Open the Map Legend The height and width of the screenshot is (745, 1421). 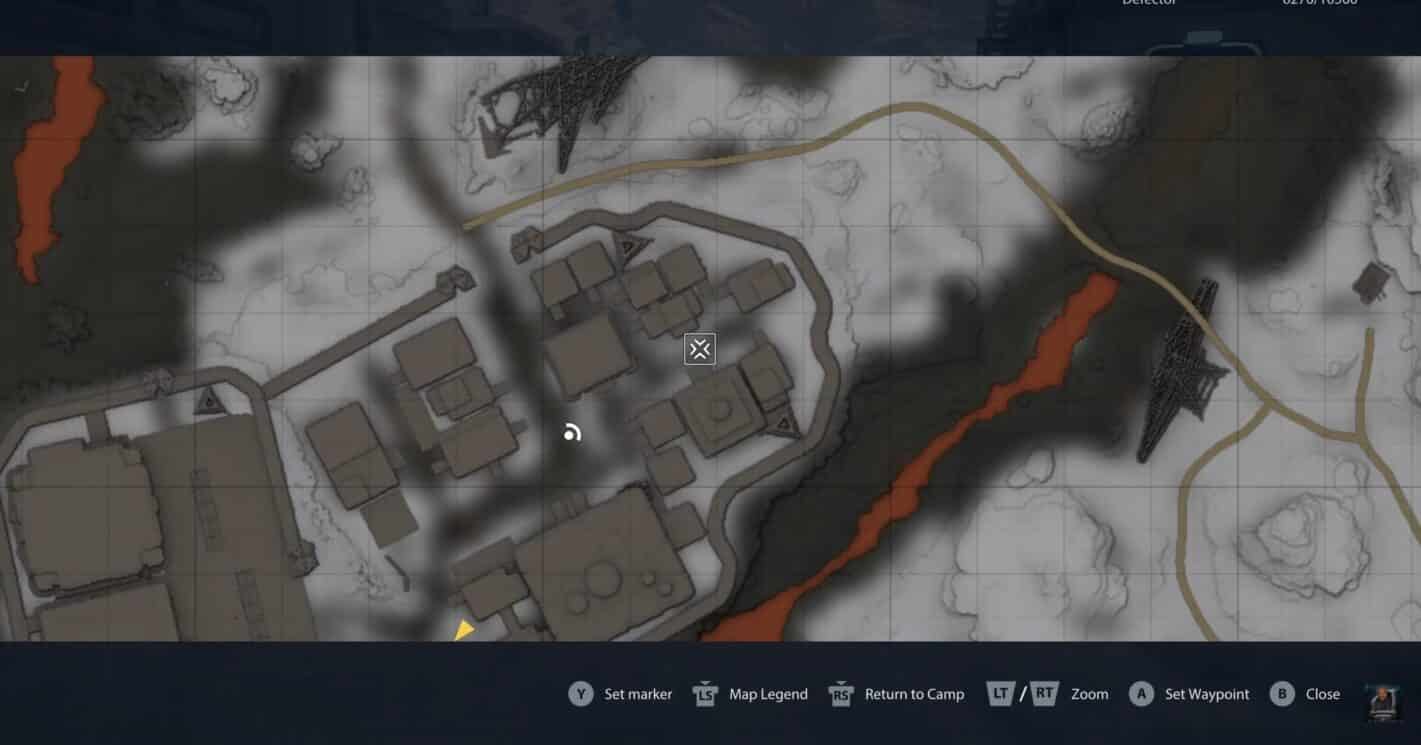click(x=770, y=693)
